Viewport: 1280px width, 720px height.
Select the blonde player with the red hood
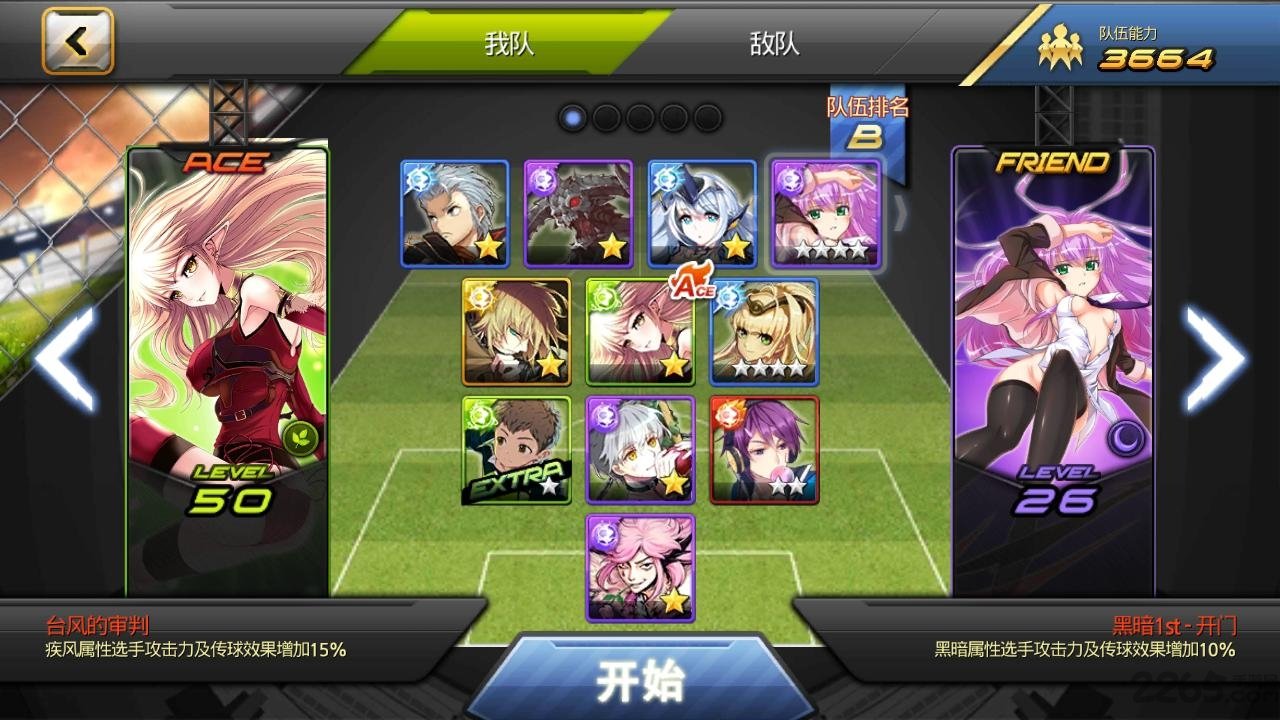(517, 332)
